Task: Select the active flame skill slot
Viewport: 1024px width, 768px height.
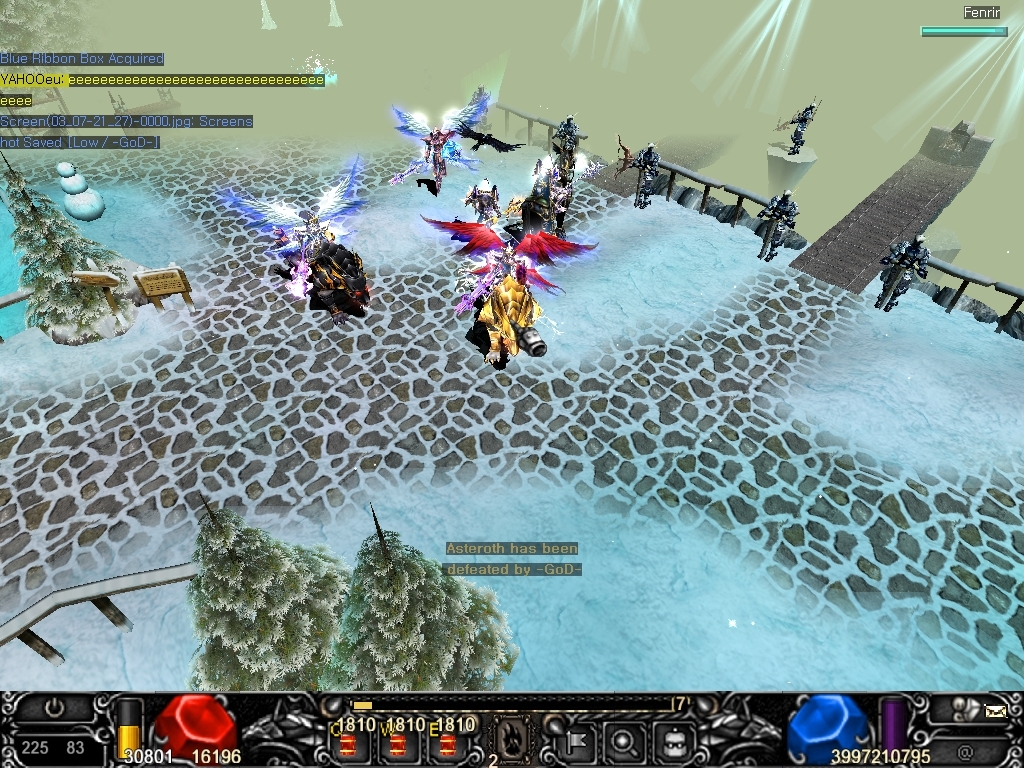Action: tap(510, 741)
